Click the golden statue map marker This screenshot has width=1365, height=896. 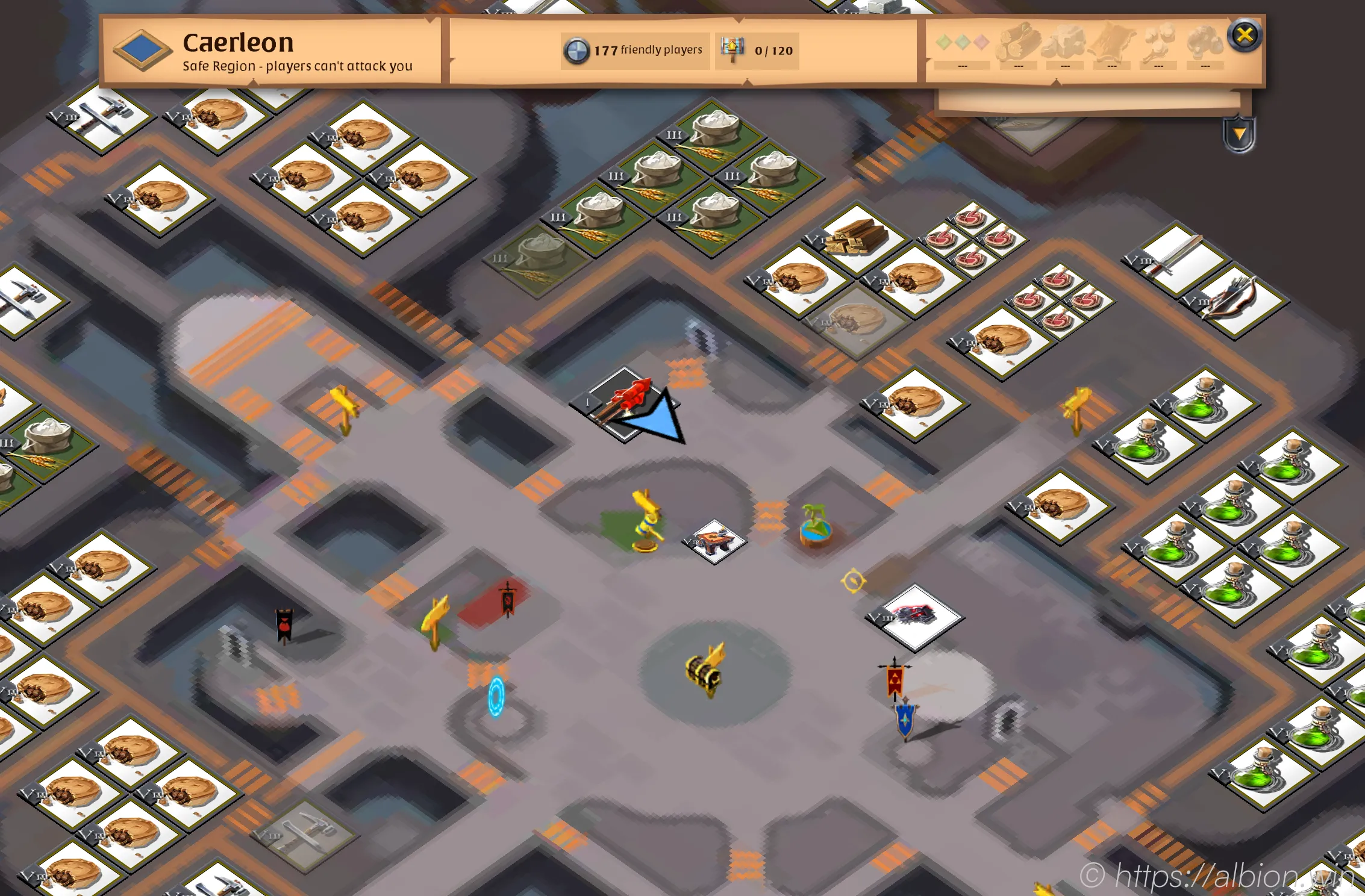[x=646, y=520]
